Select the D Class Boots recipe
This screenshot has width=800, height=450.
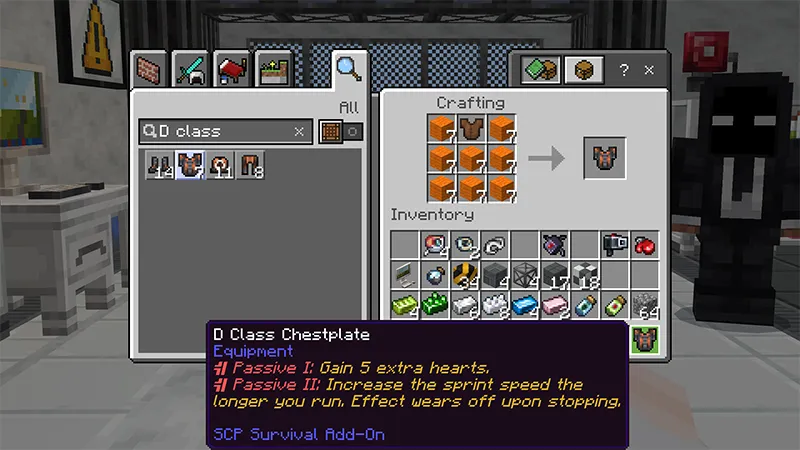click(157, 167)
